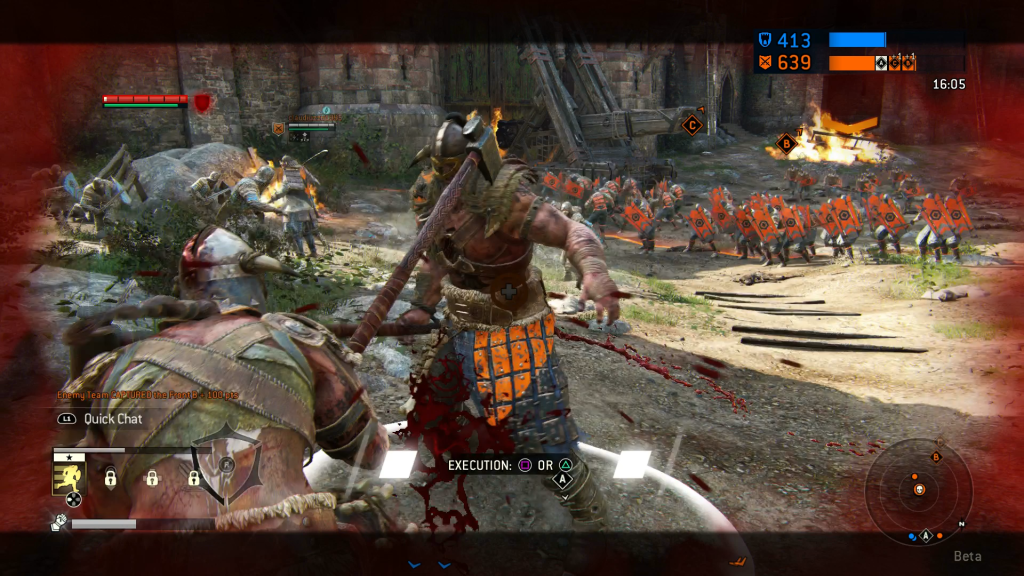Screen dimensions: 1024x576
Task: Click the white zone A indicator on scorebar
Action: 881,63
